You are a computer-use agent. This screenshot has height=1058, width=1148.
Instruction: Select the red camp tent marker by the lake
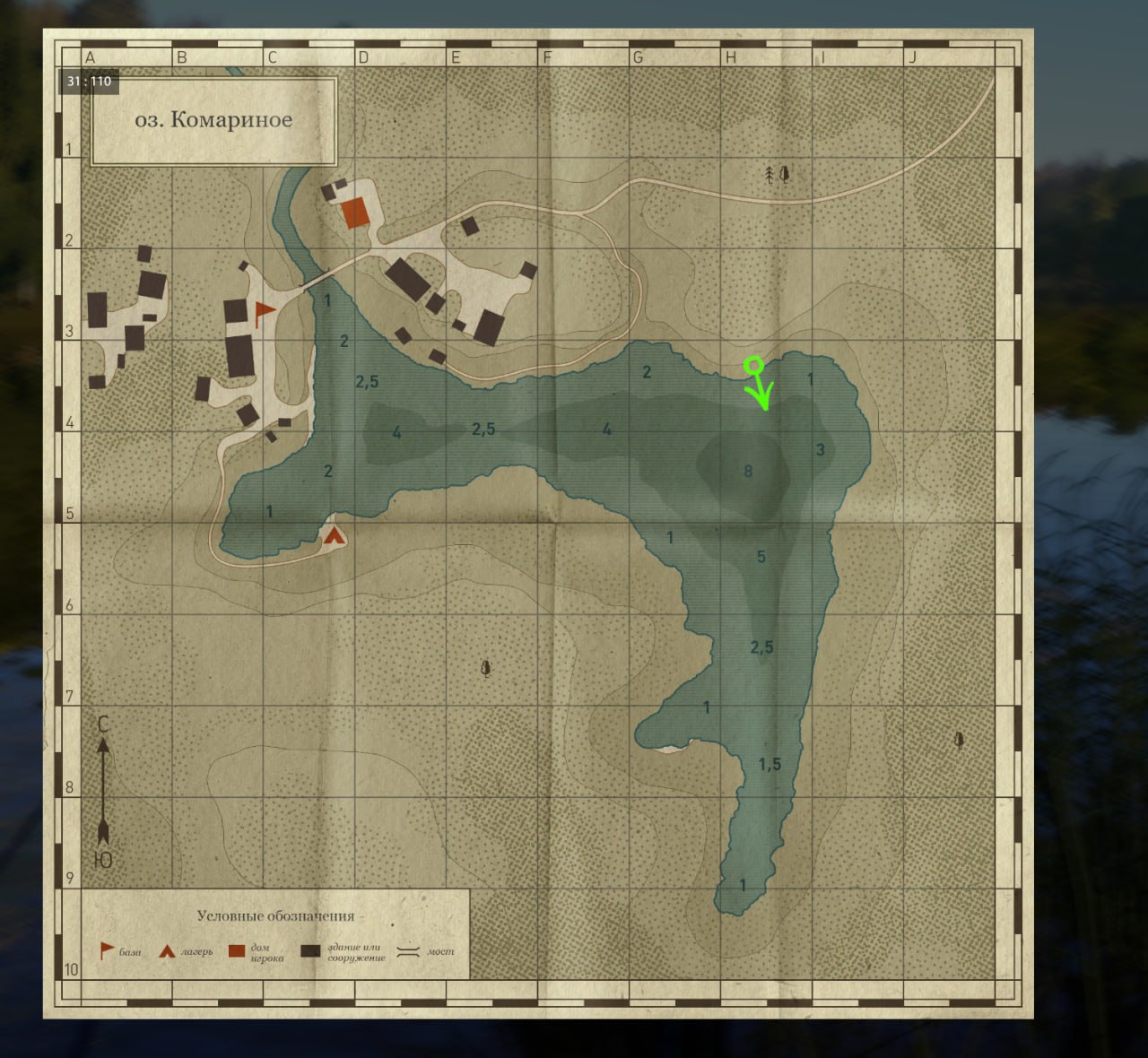coord(335,536)
